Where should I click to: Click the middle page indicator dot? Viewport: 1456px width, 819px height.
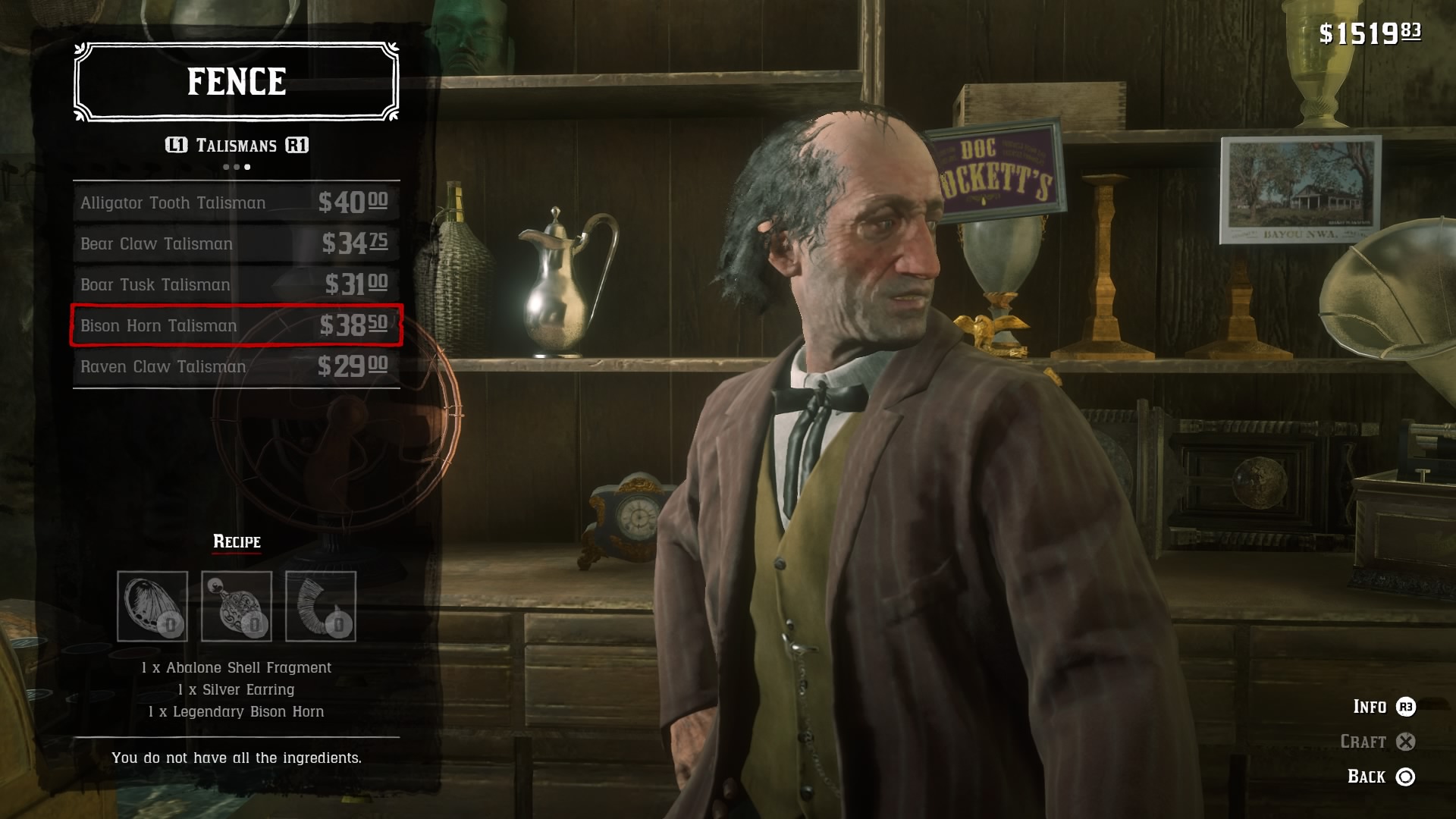[235, 166]
